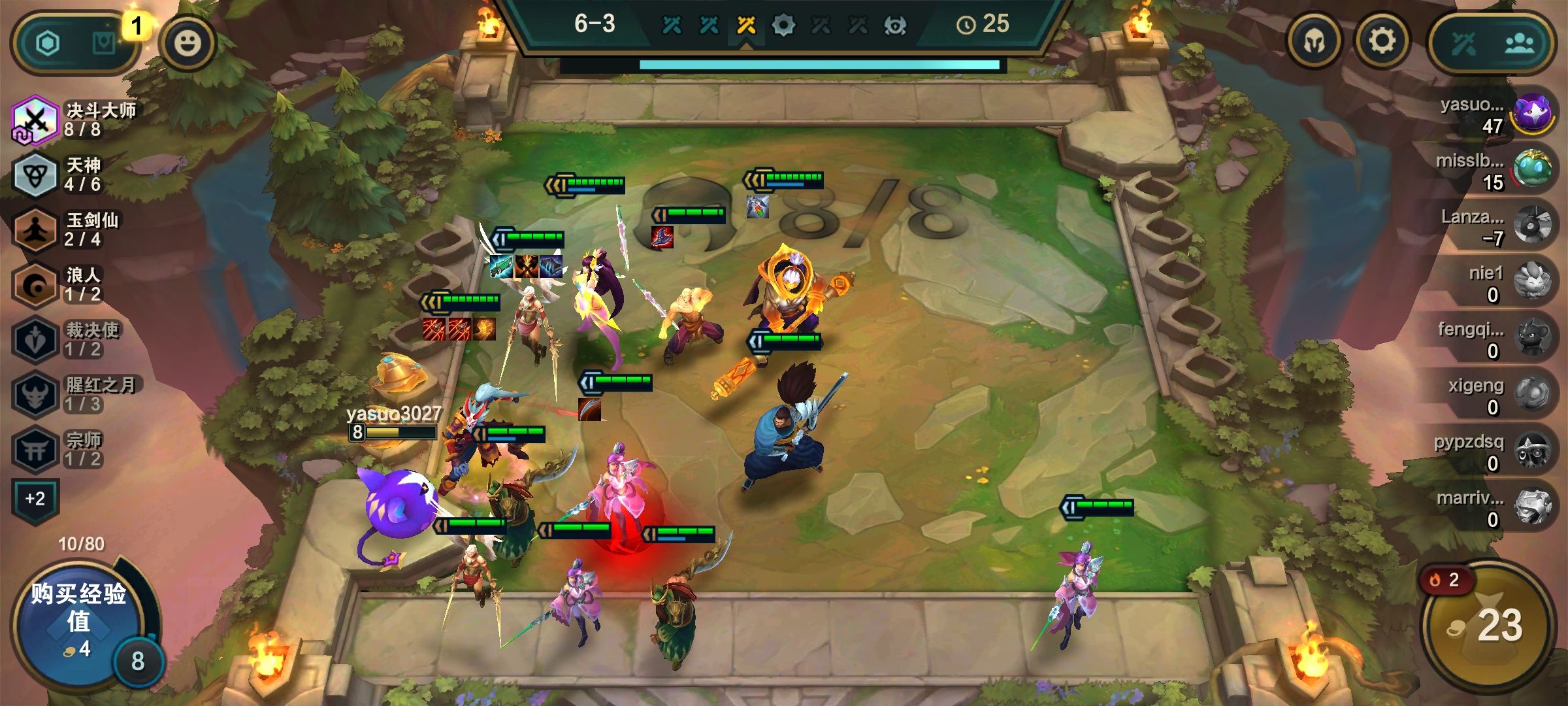Open the emote smiley face button

point(188,43)
